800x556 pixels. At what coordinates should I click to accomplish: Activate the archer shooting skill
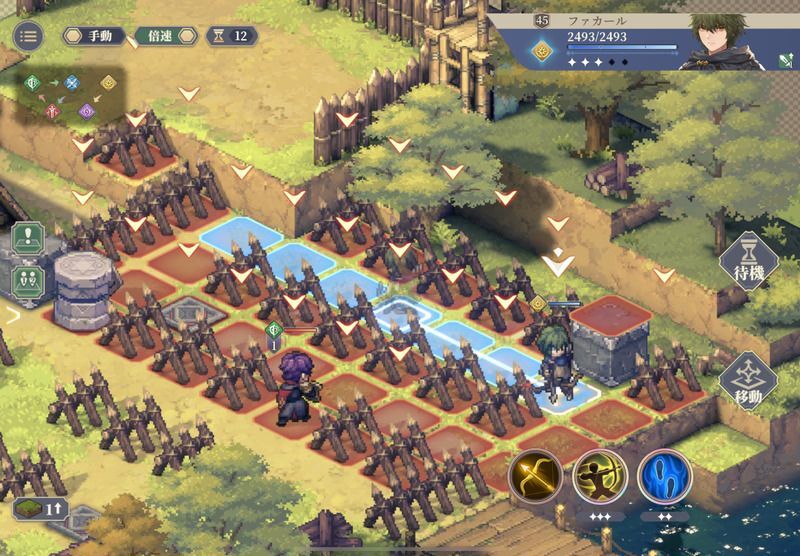click(x=599, y=476)
